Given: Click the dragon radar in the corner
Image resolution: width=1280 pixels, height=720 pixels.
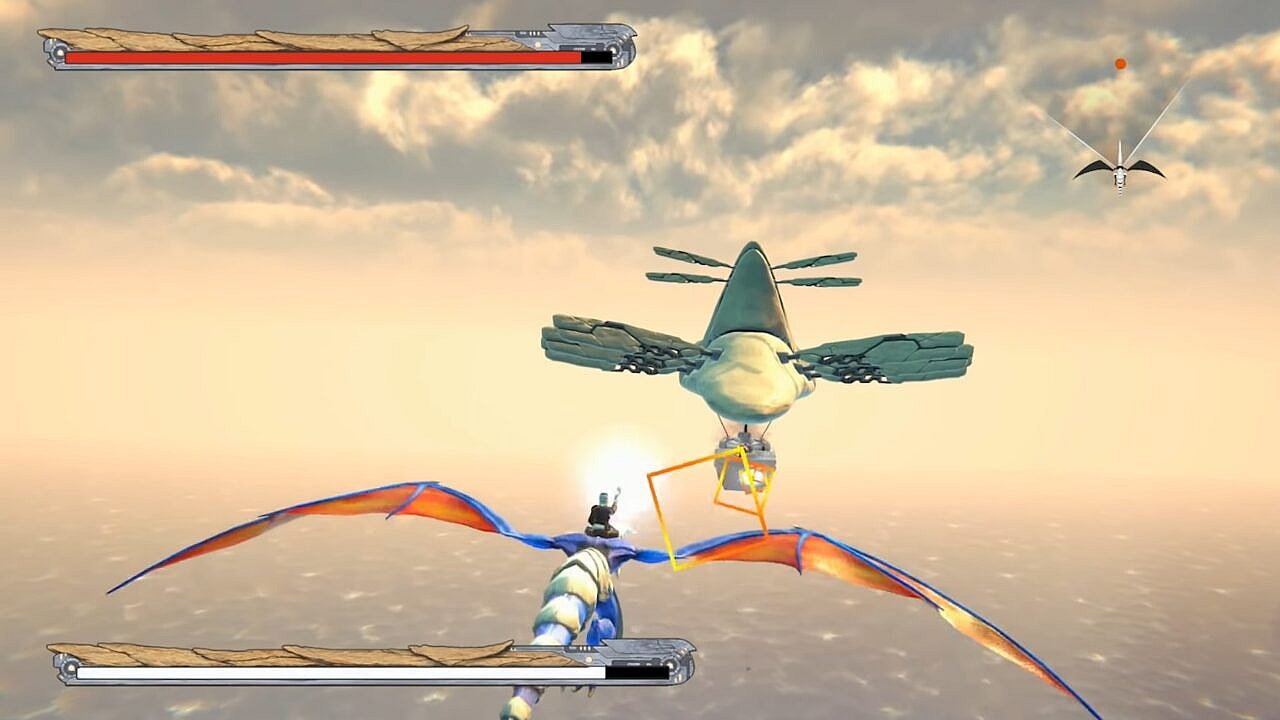Looking at the screenshot, I should (1119, 170).
